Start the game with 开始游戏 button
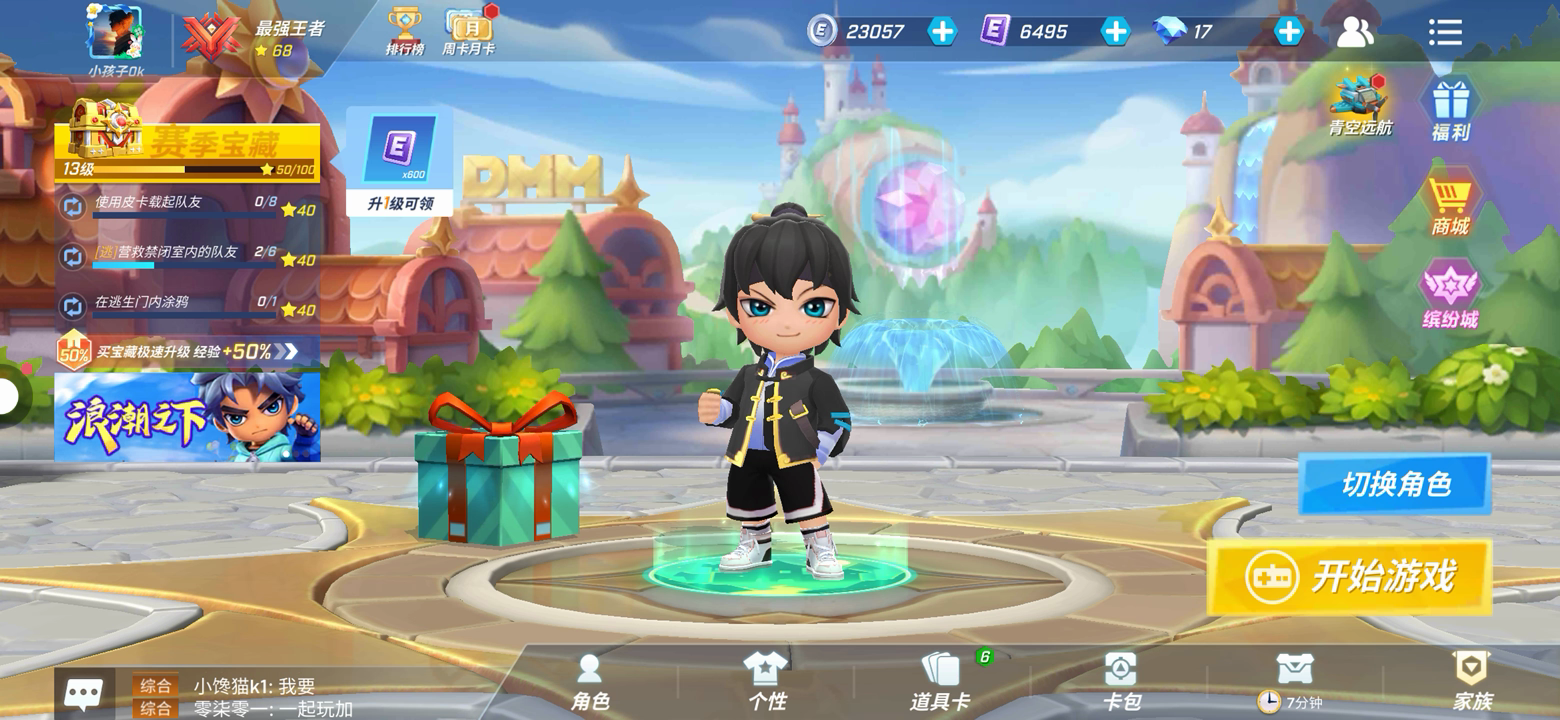Screen dimensions: 1560x720 [1349, 577]
